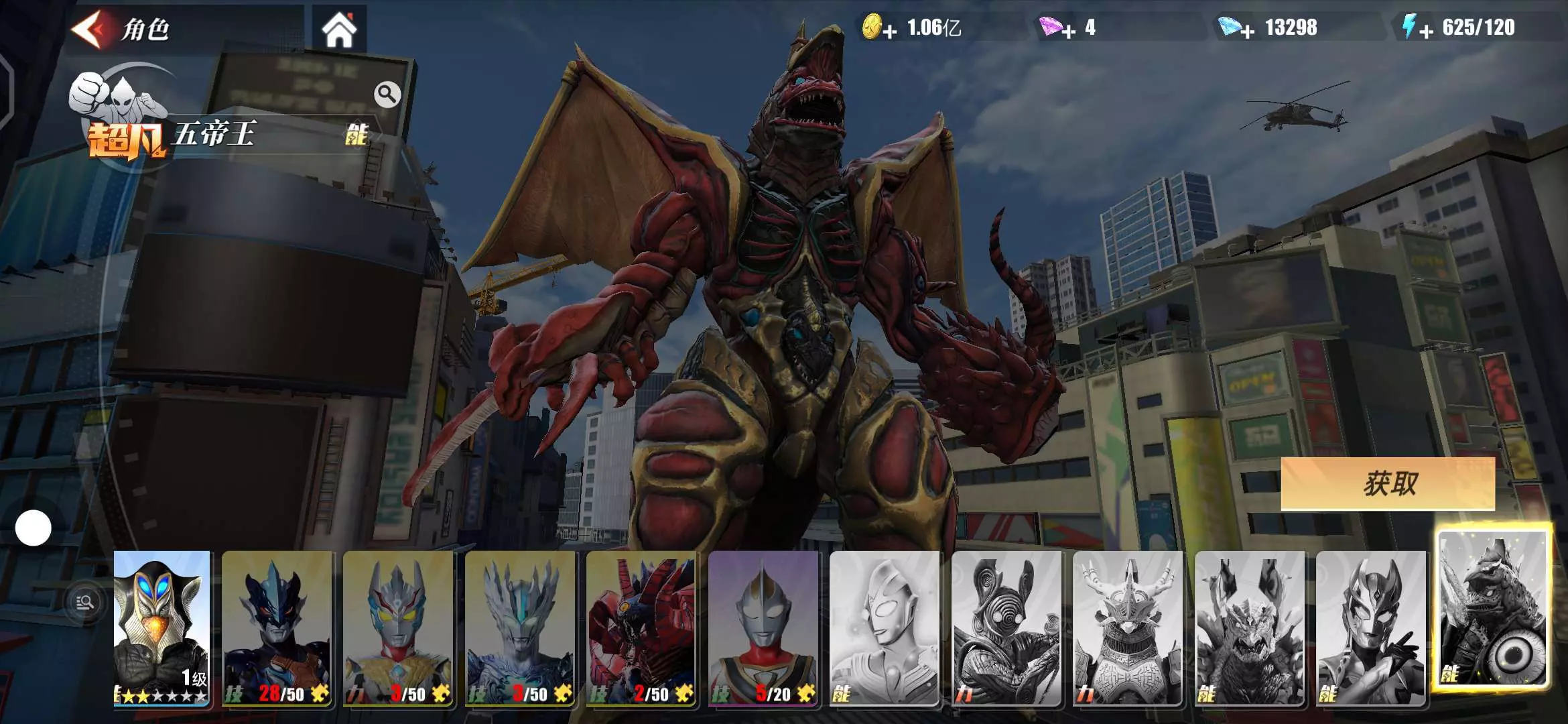
Task: Click the 获取 obtain button
Action: (1388, 483)
